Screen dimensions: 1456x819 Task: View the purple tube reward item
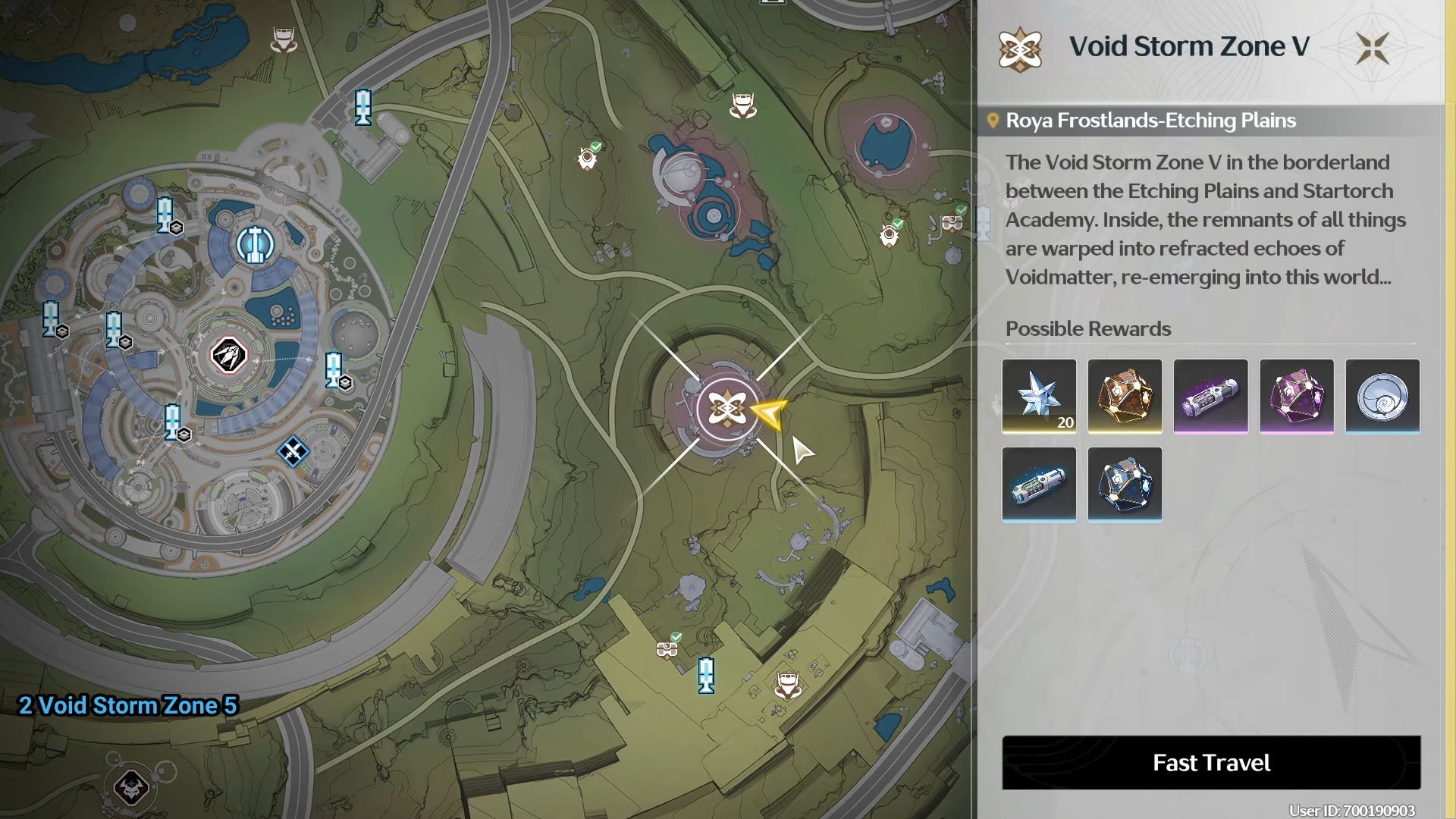click(1210, 396)
